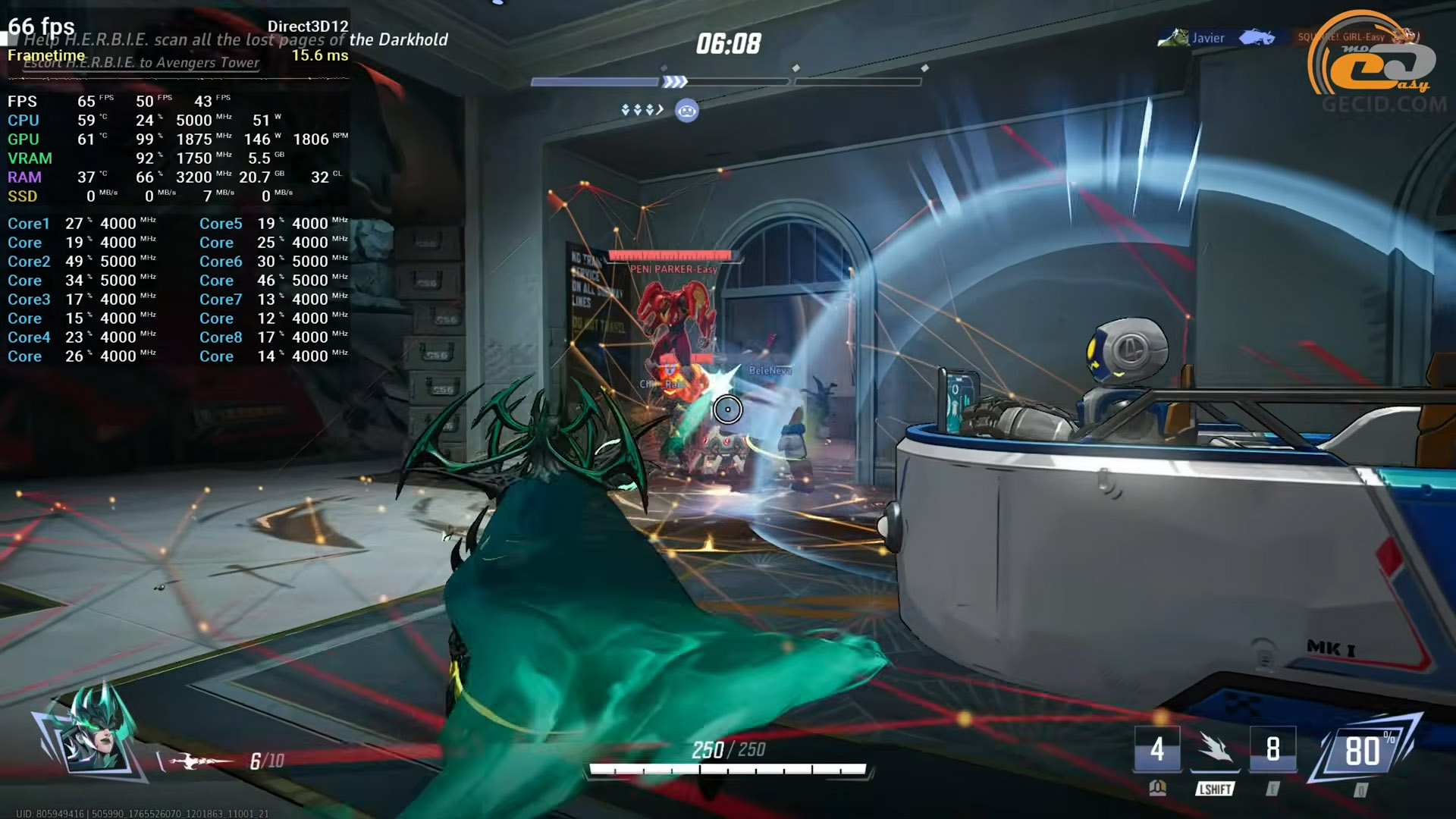
Task: Click the payload escort progress bar
Action: tap(726, 81)
